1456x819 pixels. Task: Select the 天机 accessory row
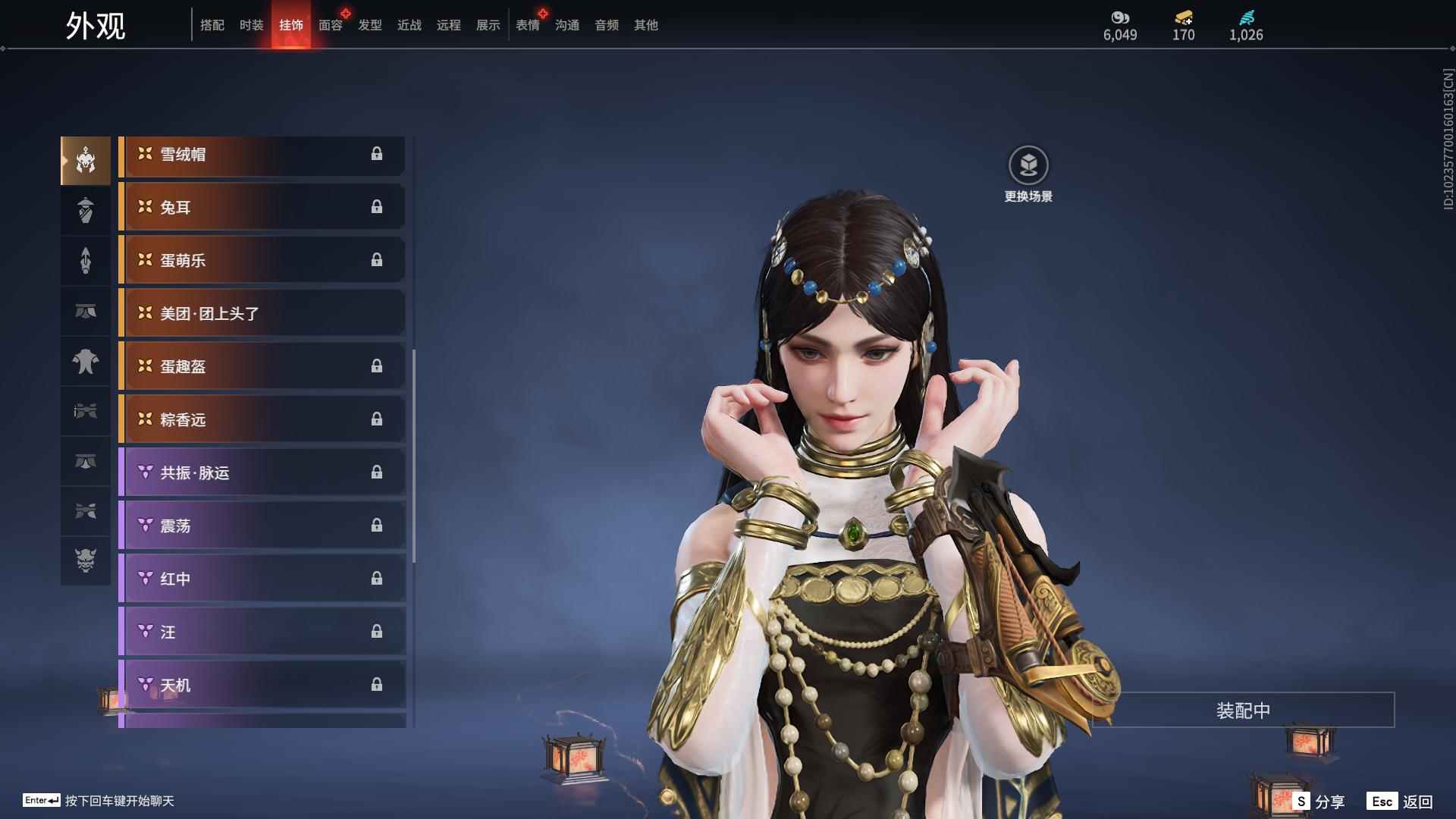262,686
